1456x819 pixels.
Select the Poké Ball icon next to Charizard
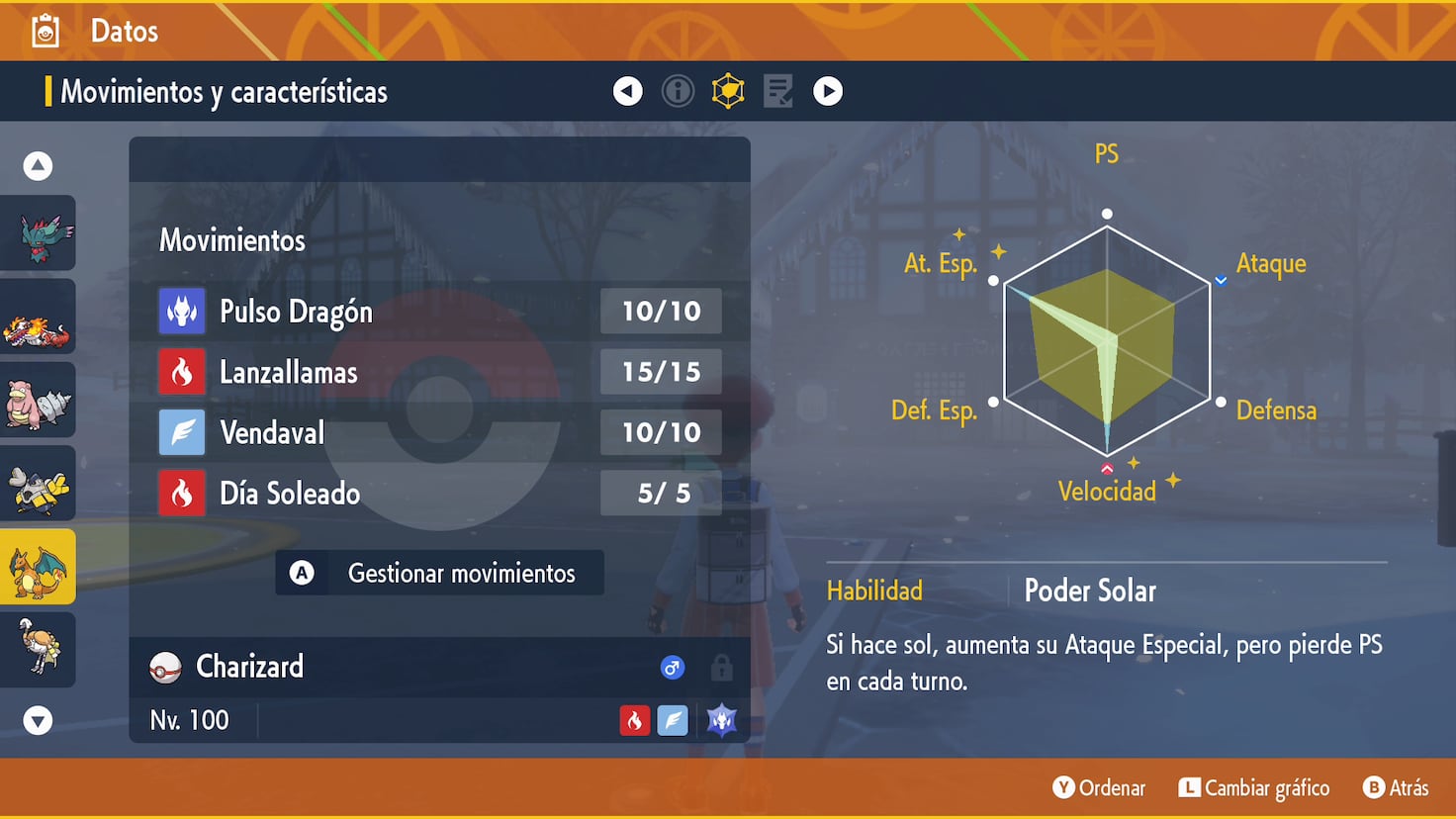tap(168, 666)
